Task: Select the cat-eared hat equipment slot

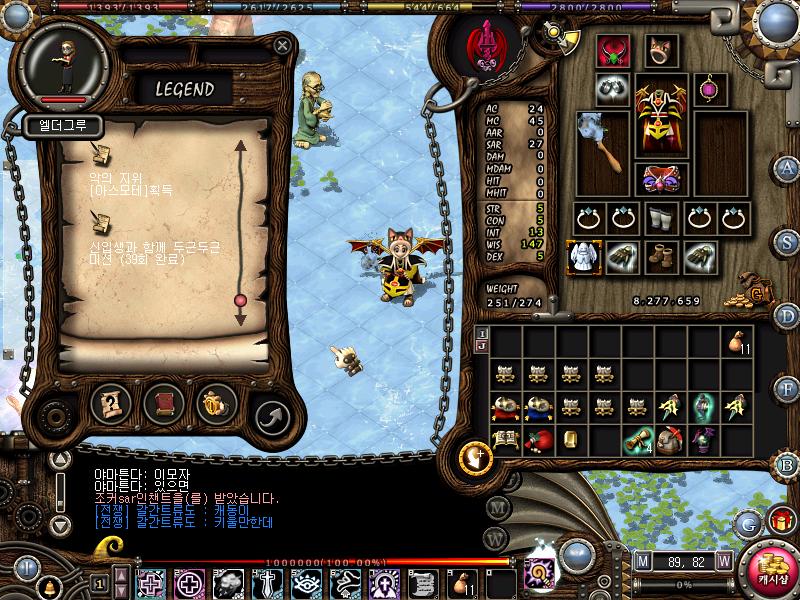Action: coord(661,50)
